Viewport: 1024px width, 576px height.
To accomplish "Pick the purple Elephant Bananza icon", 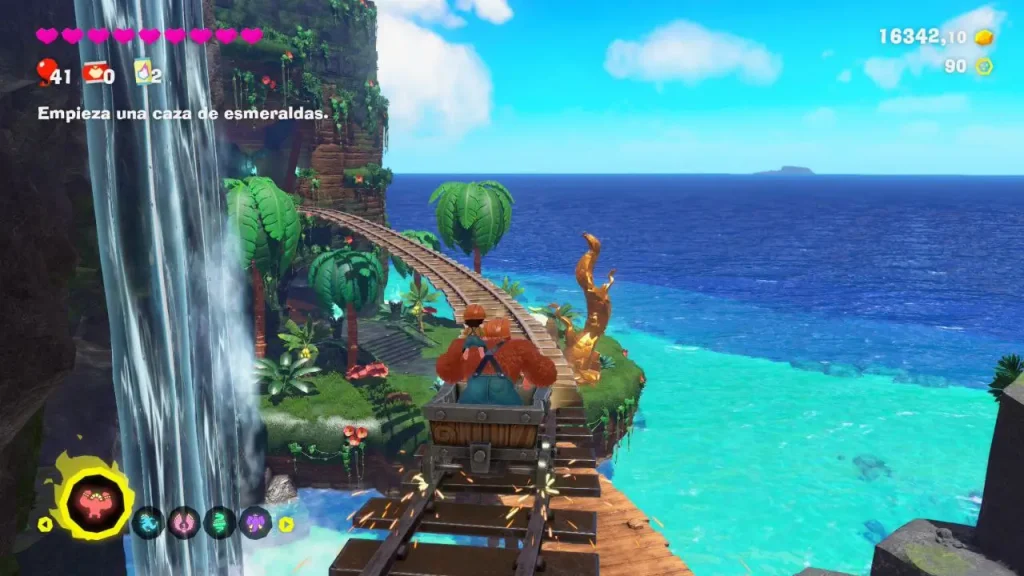I will (255, 522).
